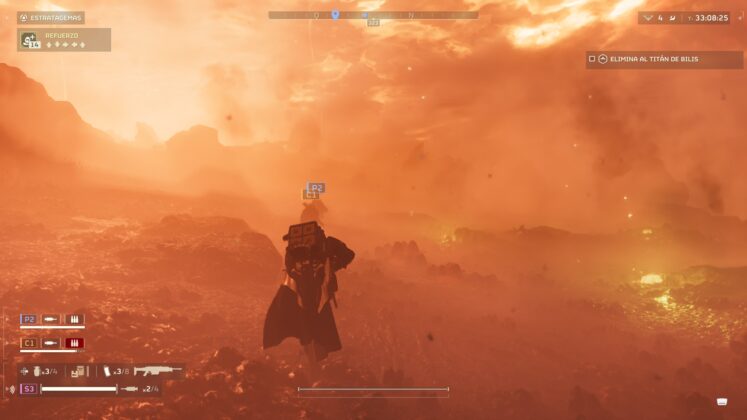747x420 pixels.
Task: Toggle the objective checkbox for Titán de Bilis
Action: coord(592,59)
